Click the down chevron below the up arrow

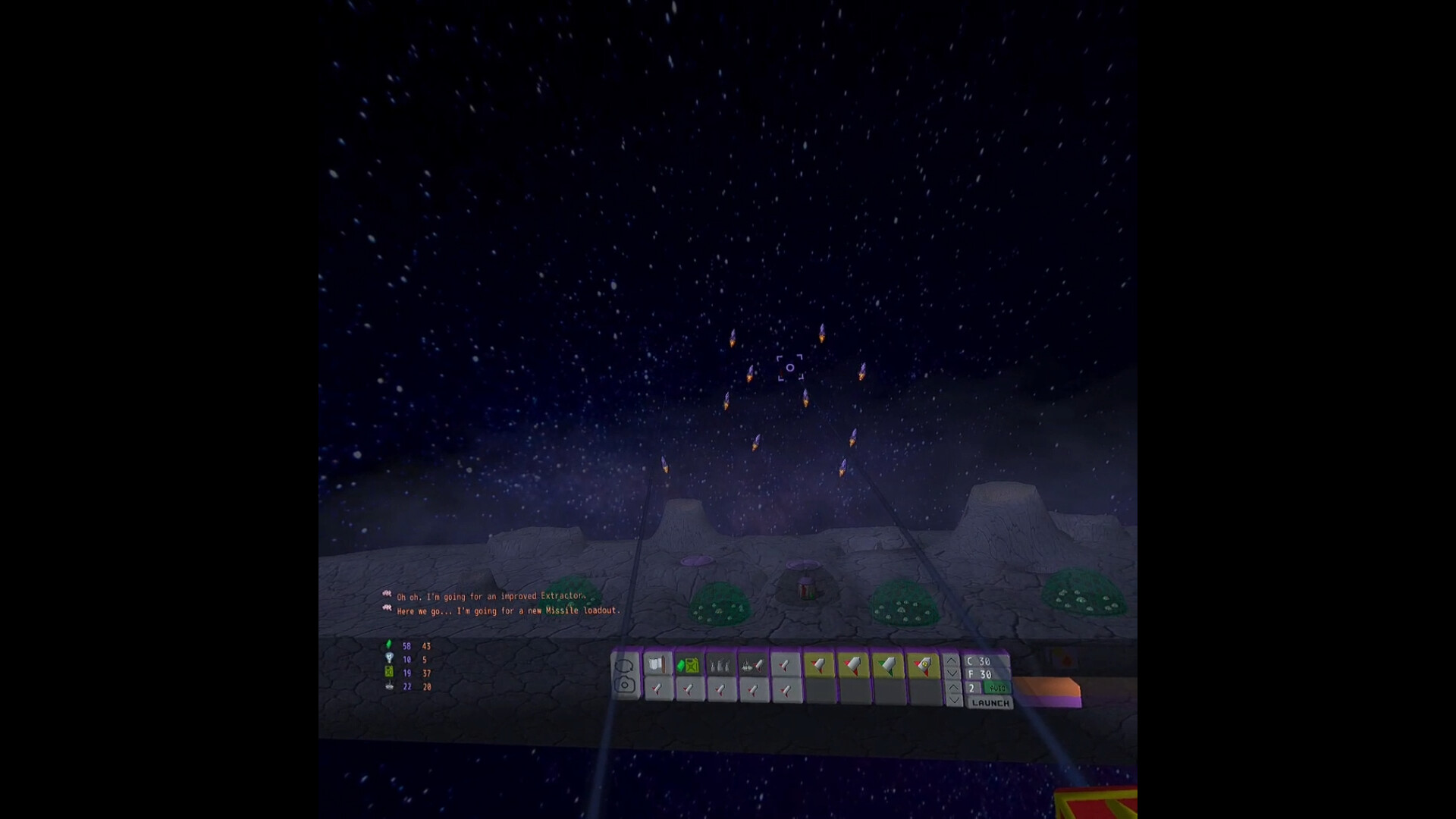click(953, 673)
